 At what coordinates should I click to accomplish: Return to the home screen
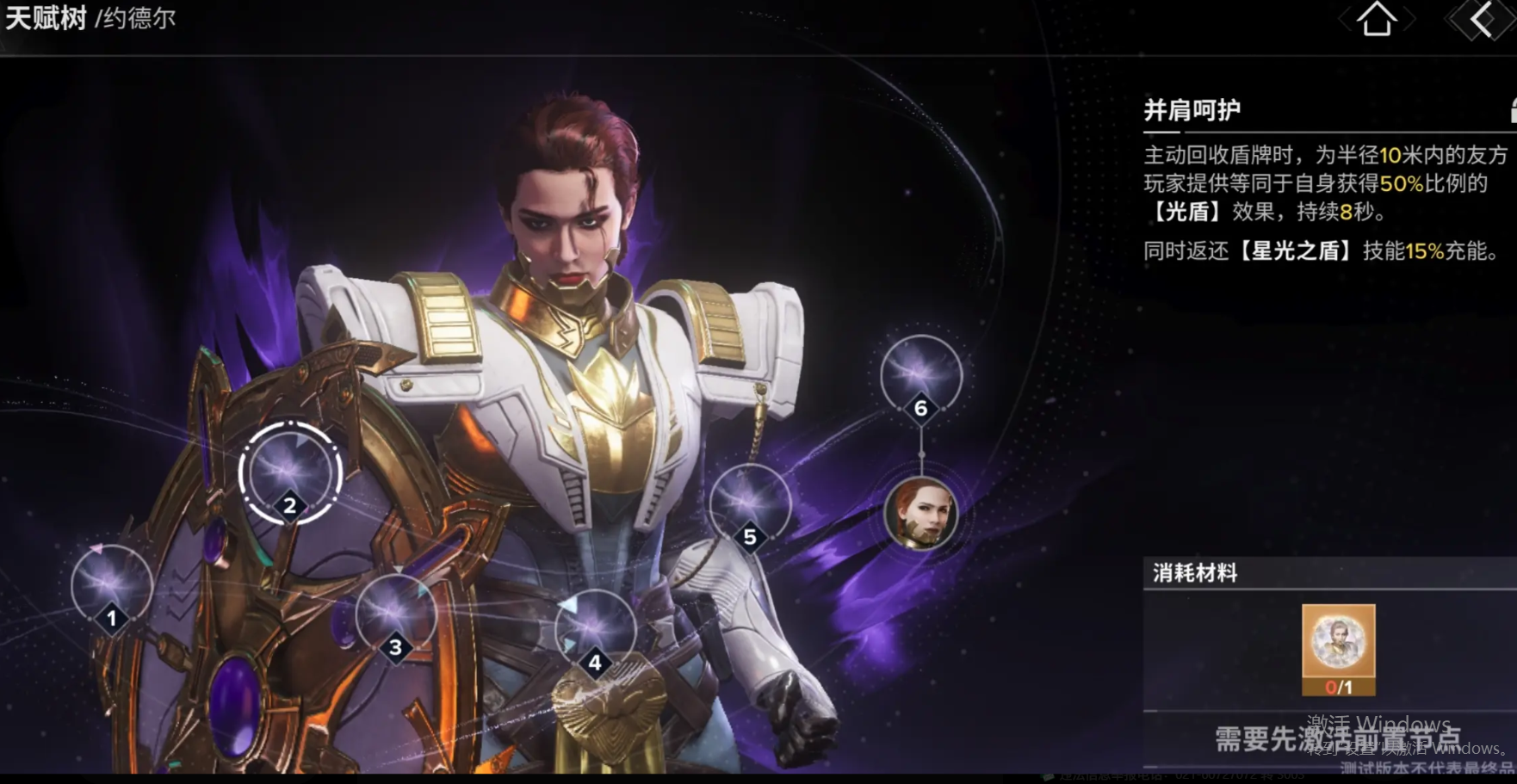click(x=1376, y=20)
